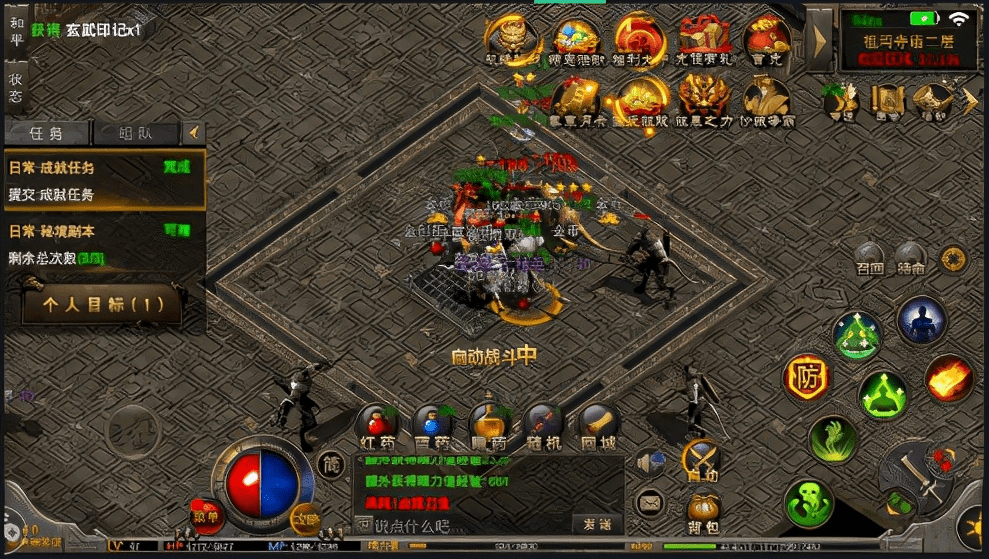This screenshot has width=989, height=559.
Task: Open the red lucky bag event icon
Action: pyautogui.click(x=766, y=40)
